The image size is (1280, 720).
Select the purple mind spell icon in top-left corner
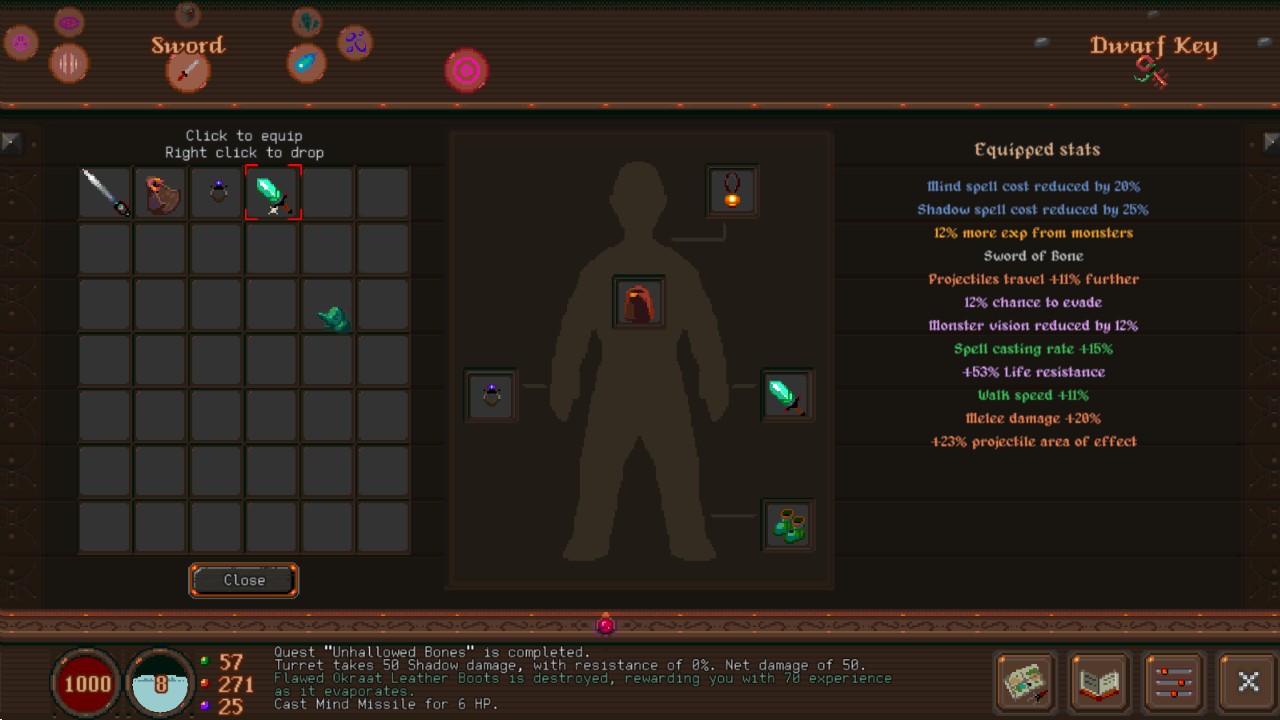pos(69,20)
